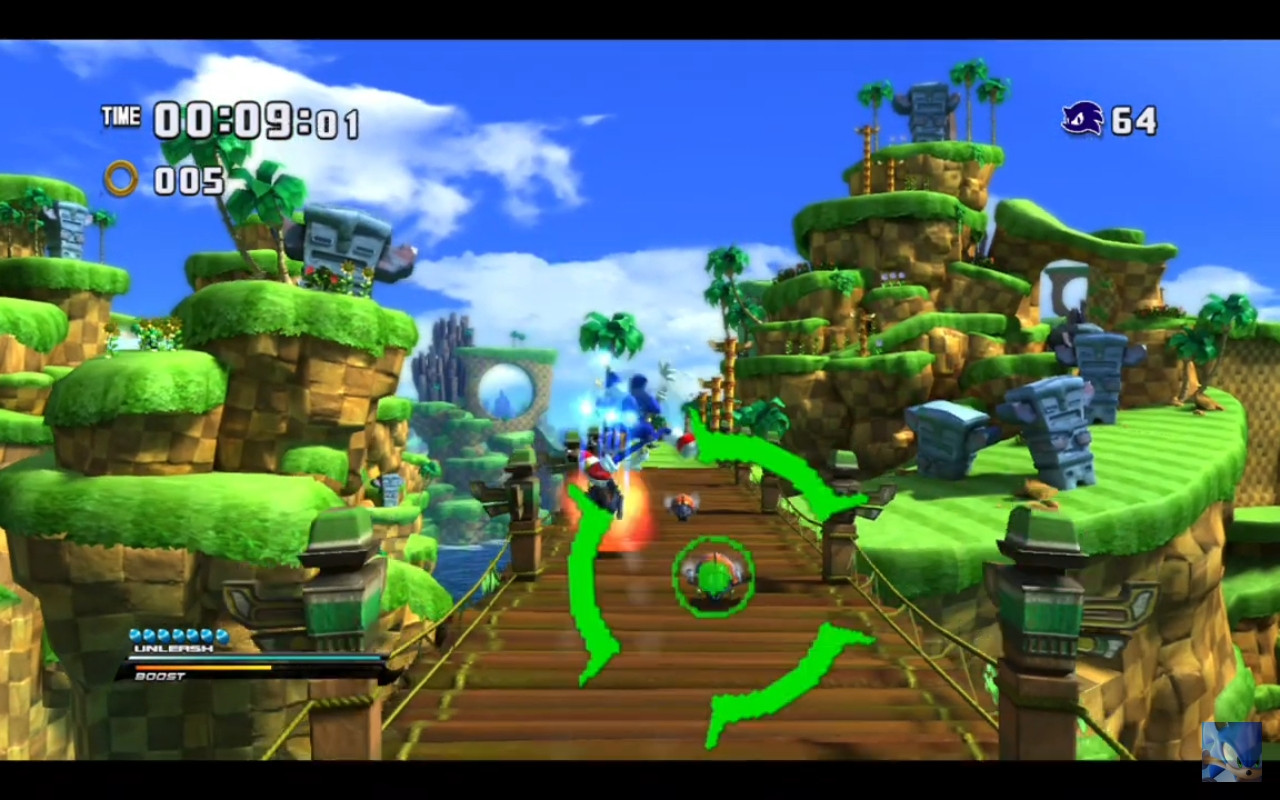The width and height of the screenshot is (1280, 800).
Task: Click the clock reading 00:09:01
Action: [x=255, y=120]
